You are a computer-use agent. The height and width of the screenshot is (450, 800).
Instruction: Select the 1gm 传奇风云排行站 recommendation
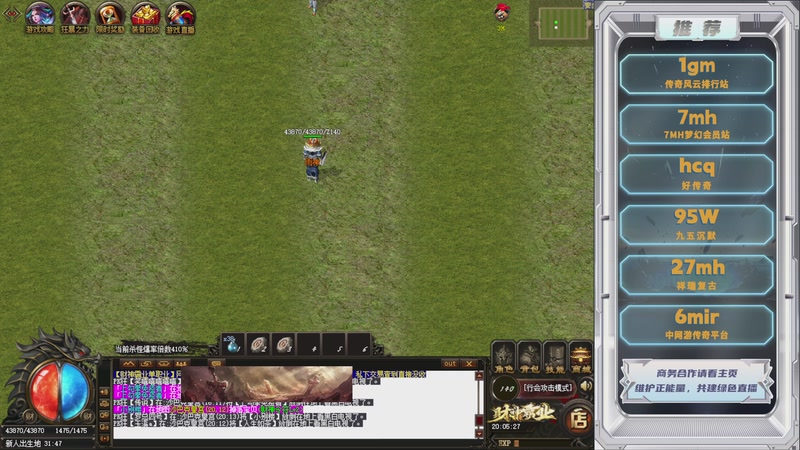(696, 73)
